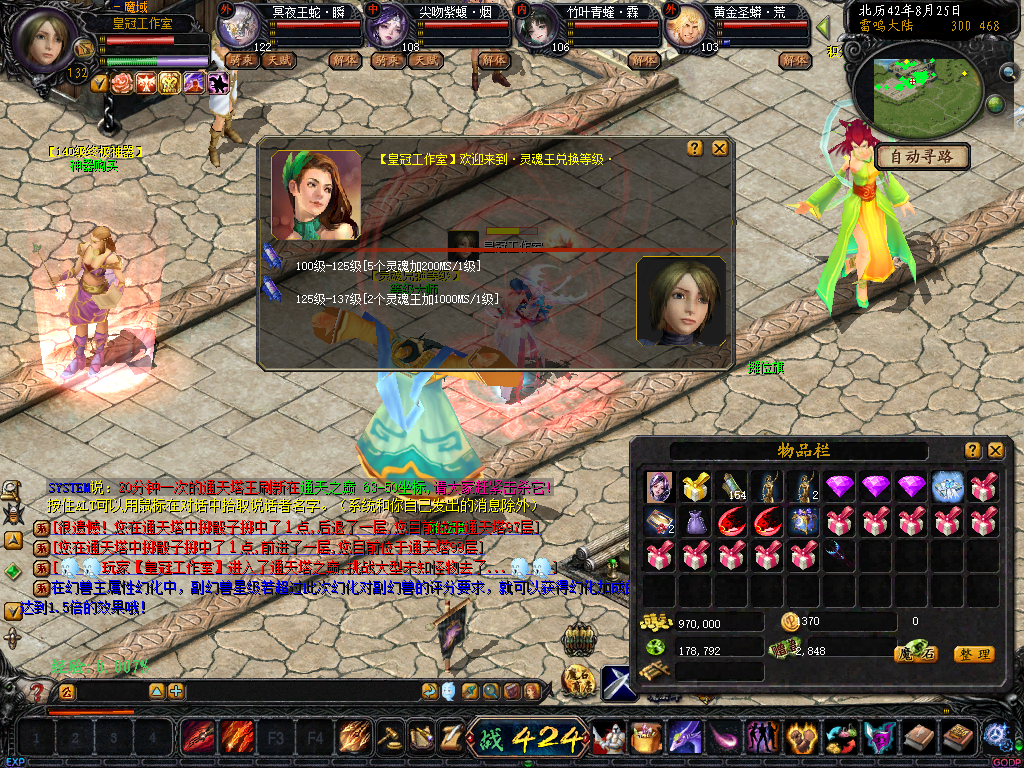Click the 自动寻路 auto-pathfinding button

pyautogui.click(x=923, y=156)
